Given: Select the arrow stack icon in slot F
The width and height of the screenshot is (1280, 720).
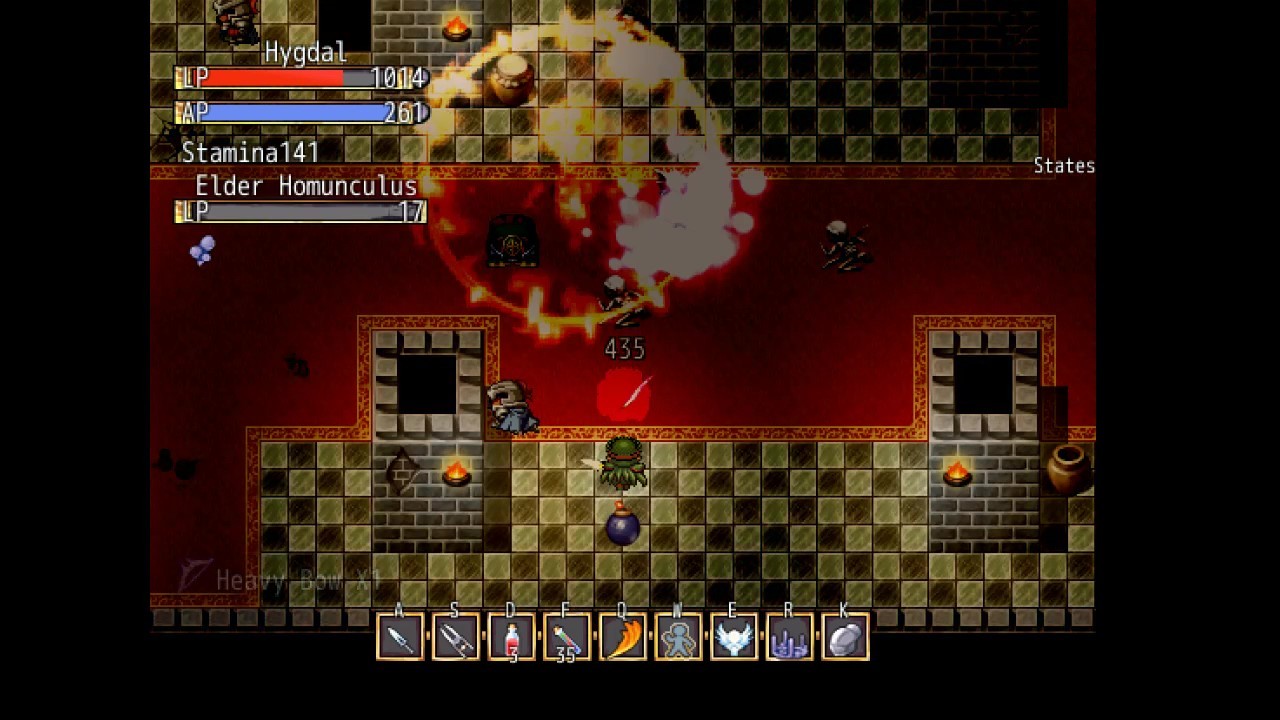Looking at the screenshot, I should (568, 636).
